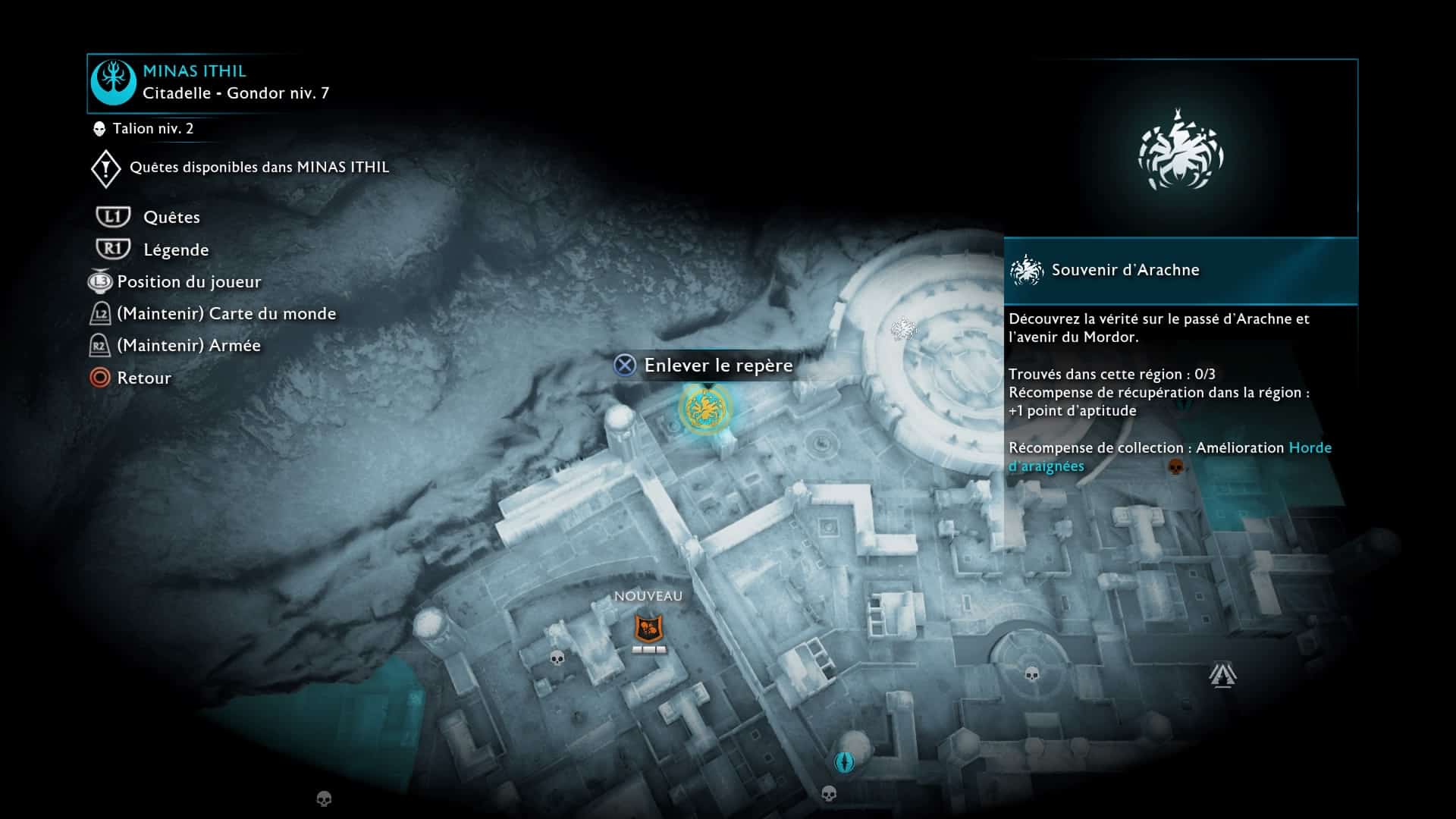Center map on Position du joueur
The width and height of the screenshot is (1456, 819).
coord(189,282)
